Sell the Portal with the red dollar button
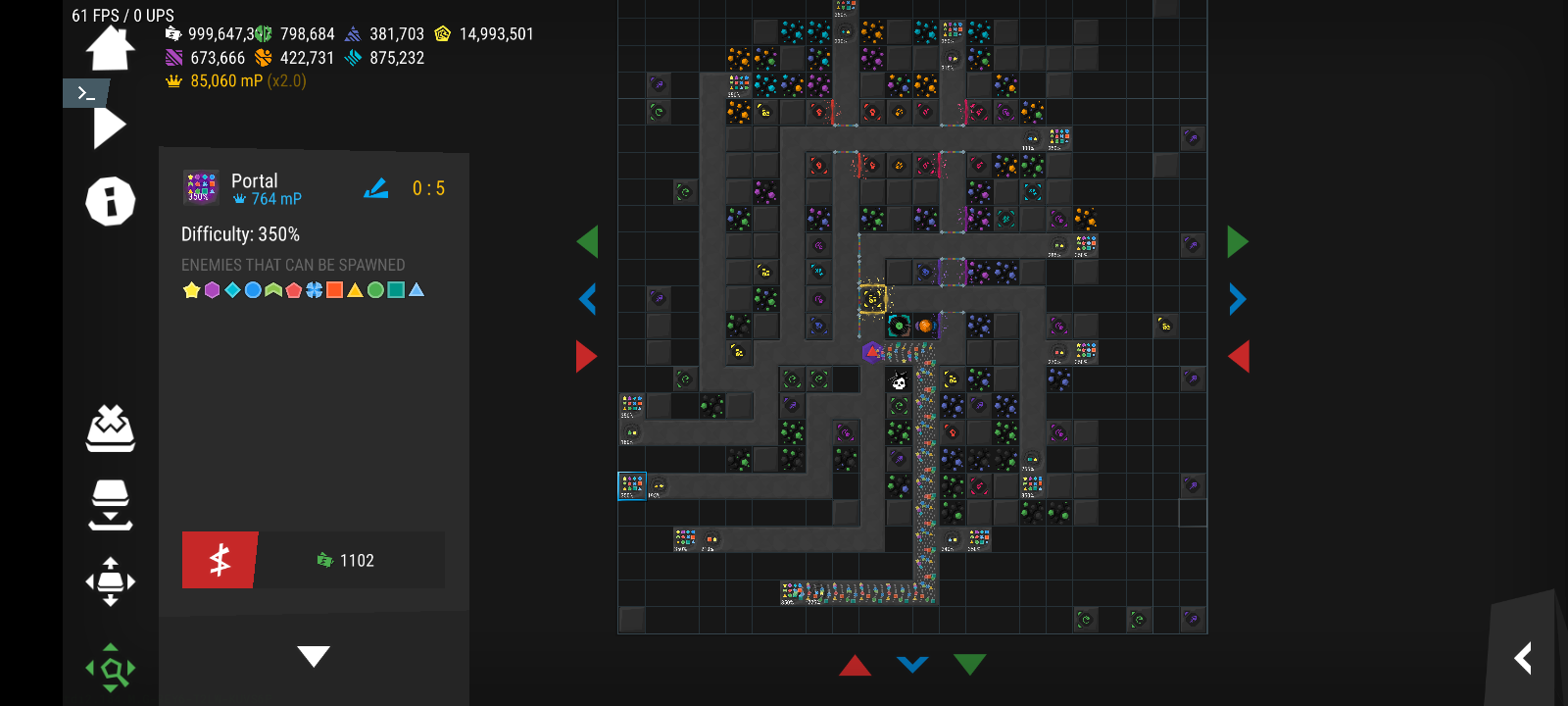This screenshot has height=706, width=1568. tap(220, 560)
